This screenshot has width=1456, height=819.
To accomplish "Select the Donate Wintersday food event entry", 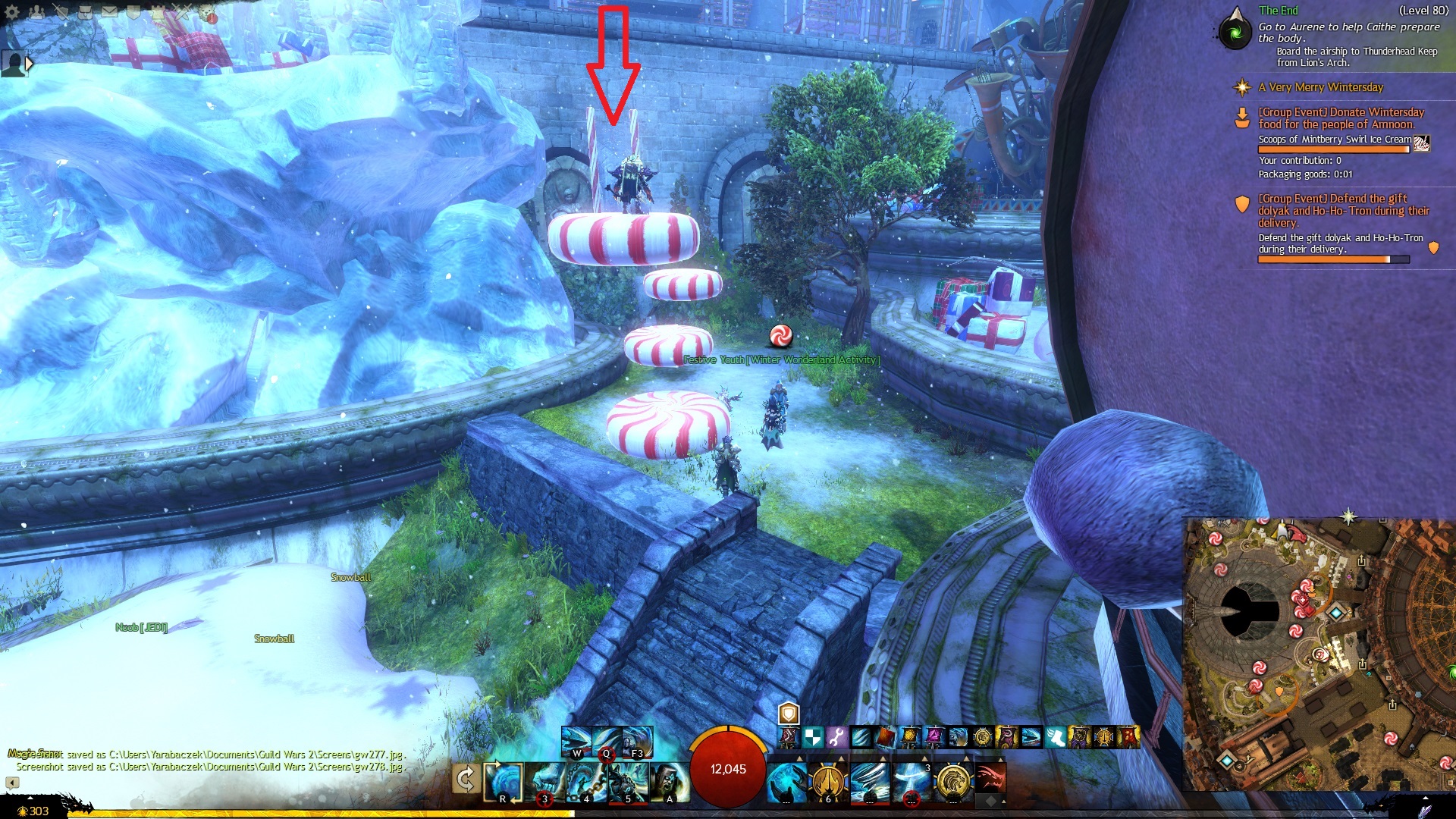I will tap(1340, 118).
